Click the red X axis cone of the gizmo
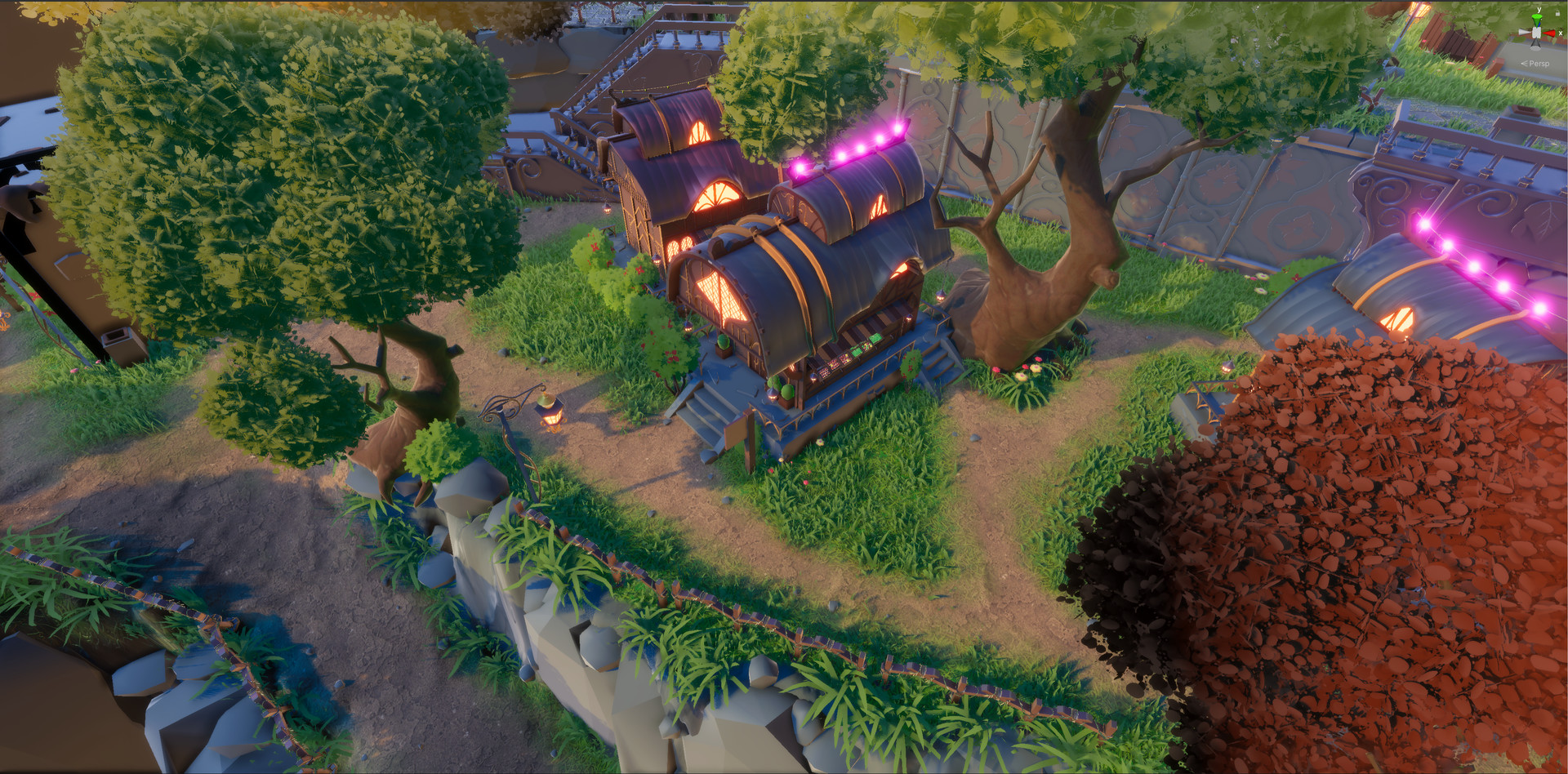This screenshot has width=1568, height=774. click(1549, 33)
